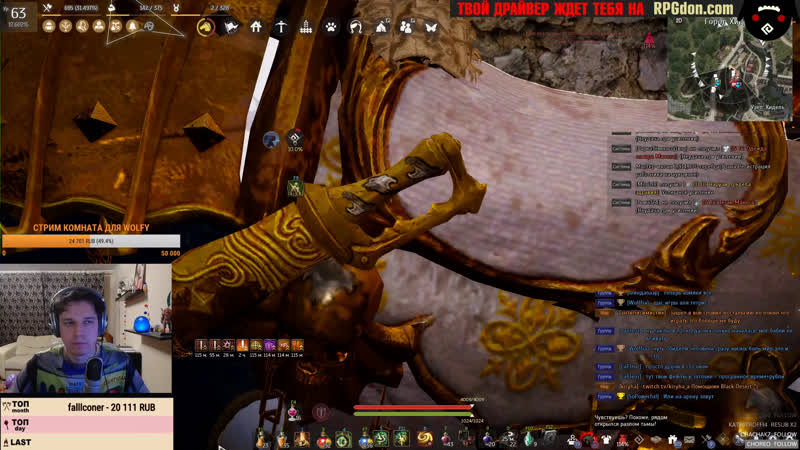Use the yellow swirl skill slot
Screen dimensions: 800x450
point(424,438)
